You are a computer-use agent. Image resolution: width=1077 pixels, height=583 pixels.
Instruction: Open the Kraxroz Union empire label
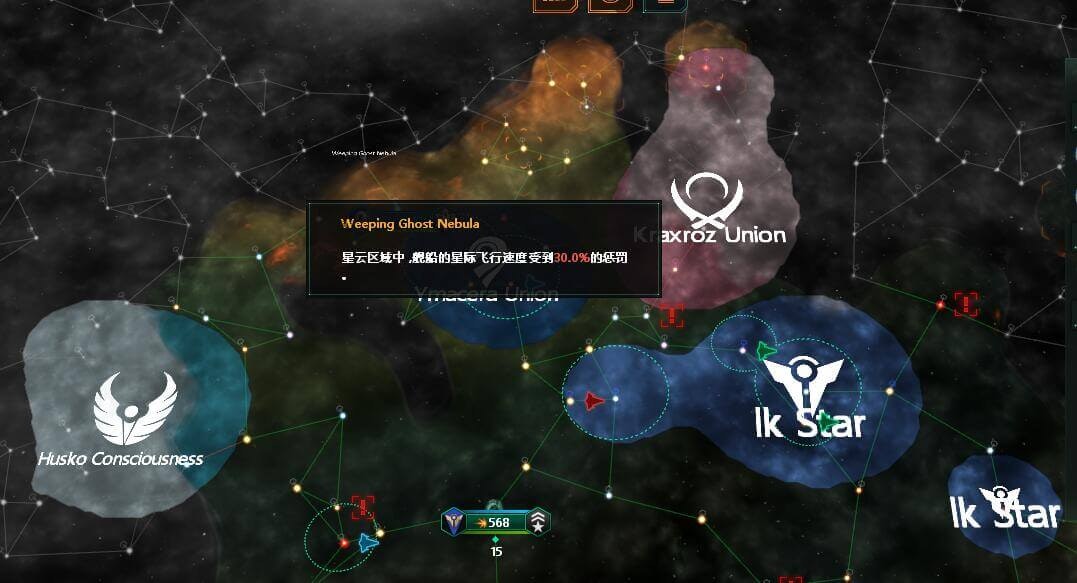point(709,235)
